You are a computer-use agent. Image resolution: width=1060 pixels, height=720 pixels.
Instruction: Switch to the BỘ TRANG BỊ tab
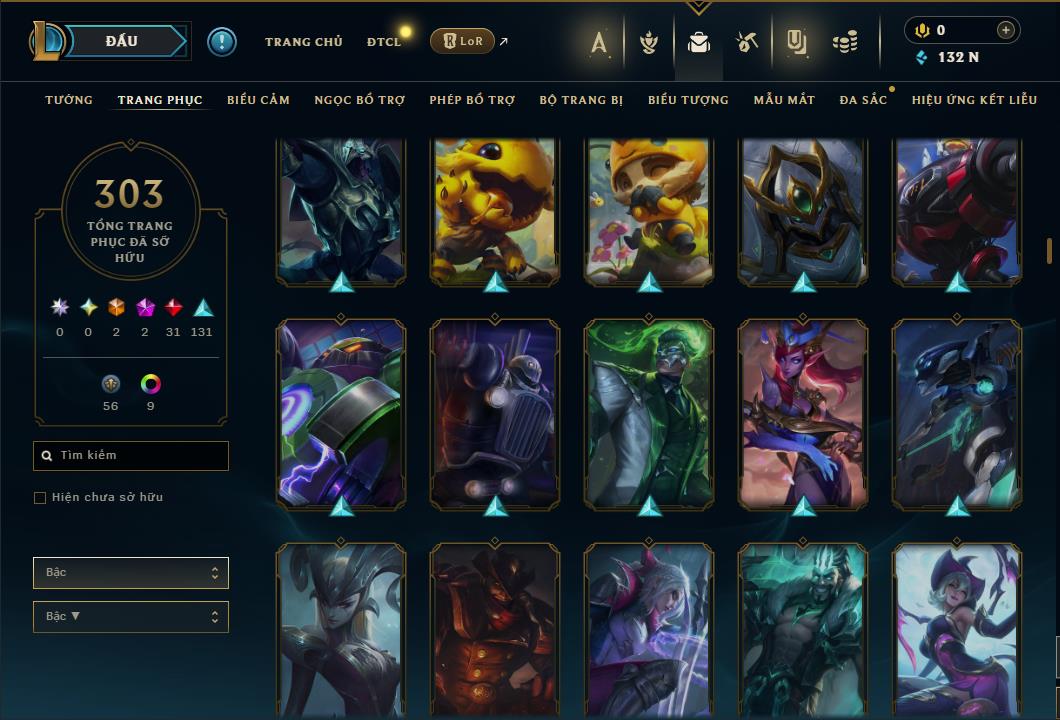581,100
